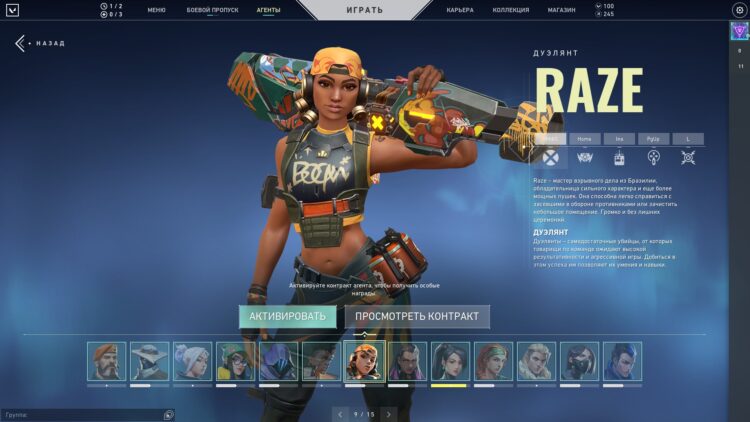750x422 pixels.
Task: Choose Cypher's portrait with the white hat
Action: [x=149, y=361]
